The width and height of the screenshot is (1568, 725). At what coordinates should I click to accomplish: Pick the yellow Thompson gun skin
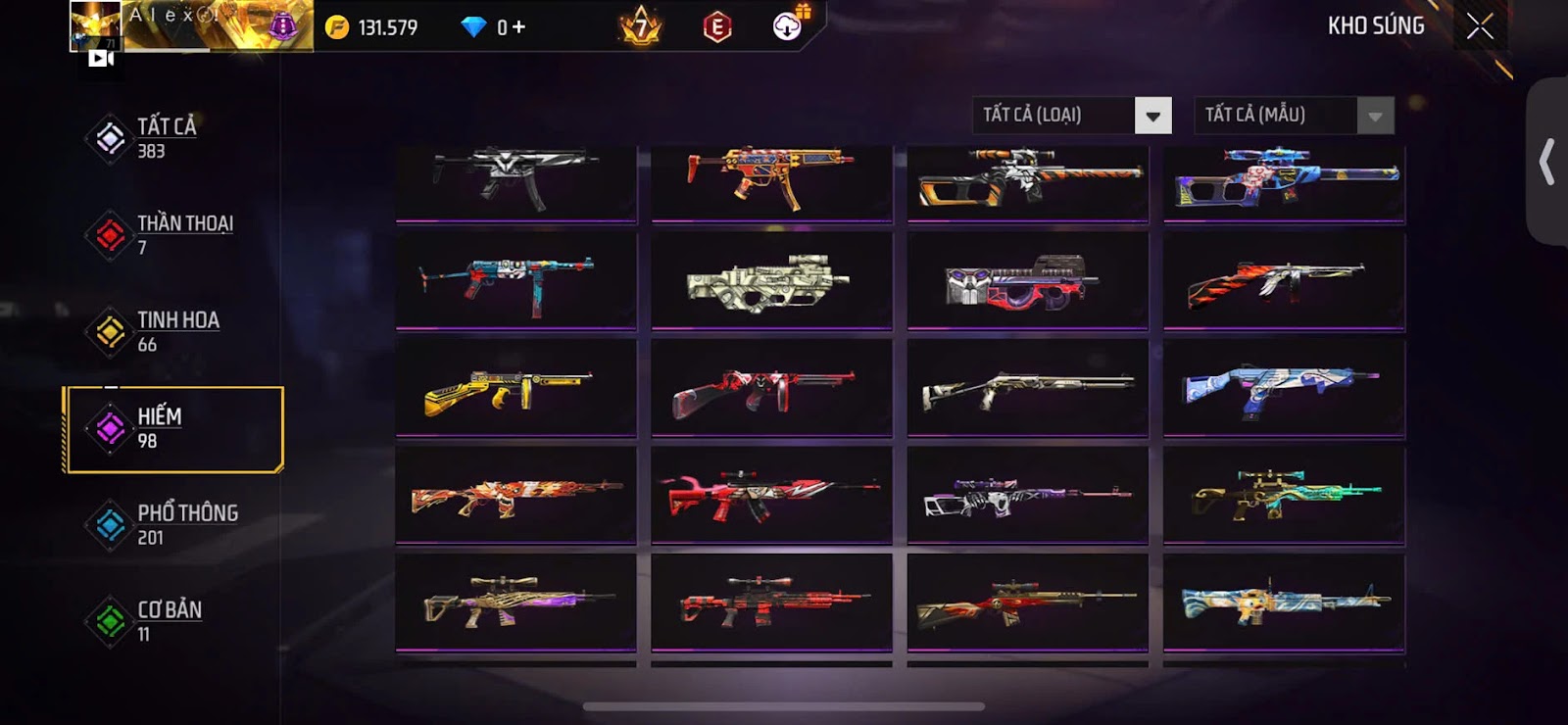[x=515, y=388]
